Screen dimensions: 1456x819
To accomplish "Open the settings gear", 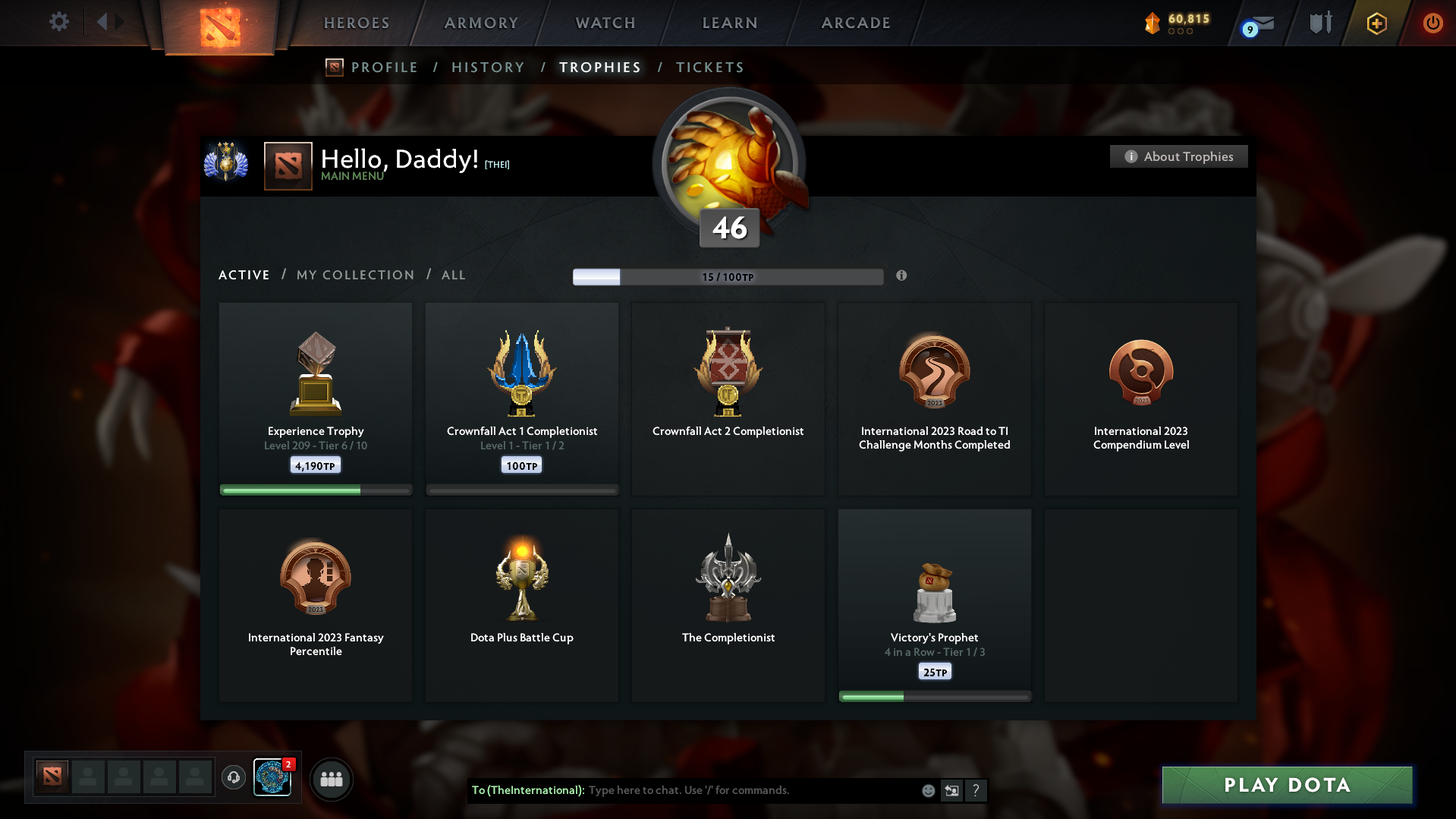I will pos(59,22).
